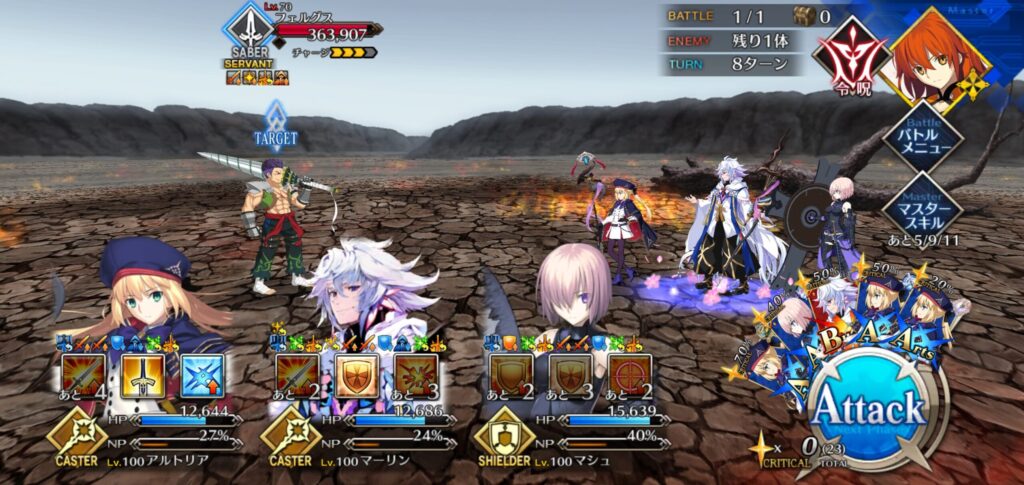The height and width of the screenshot is (485, 1024).
Task: Open the Battle Menu
Action: [x=921, y=140]
